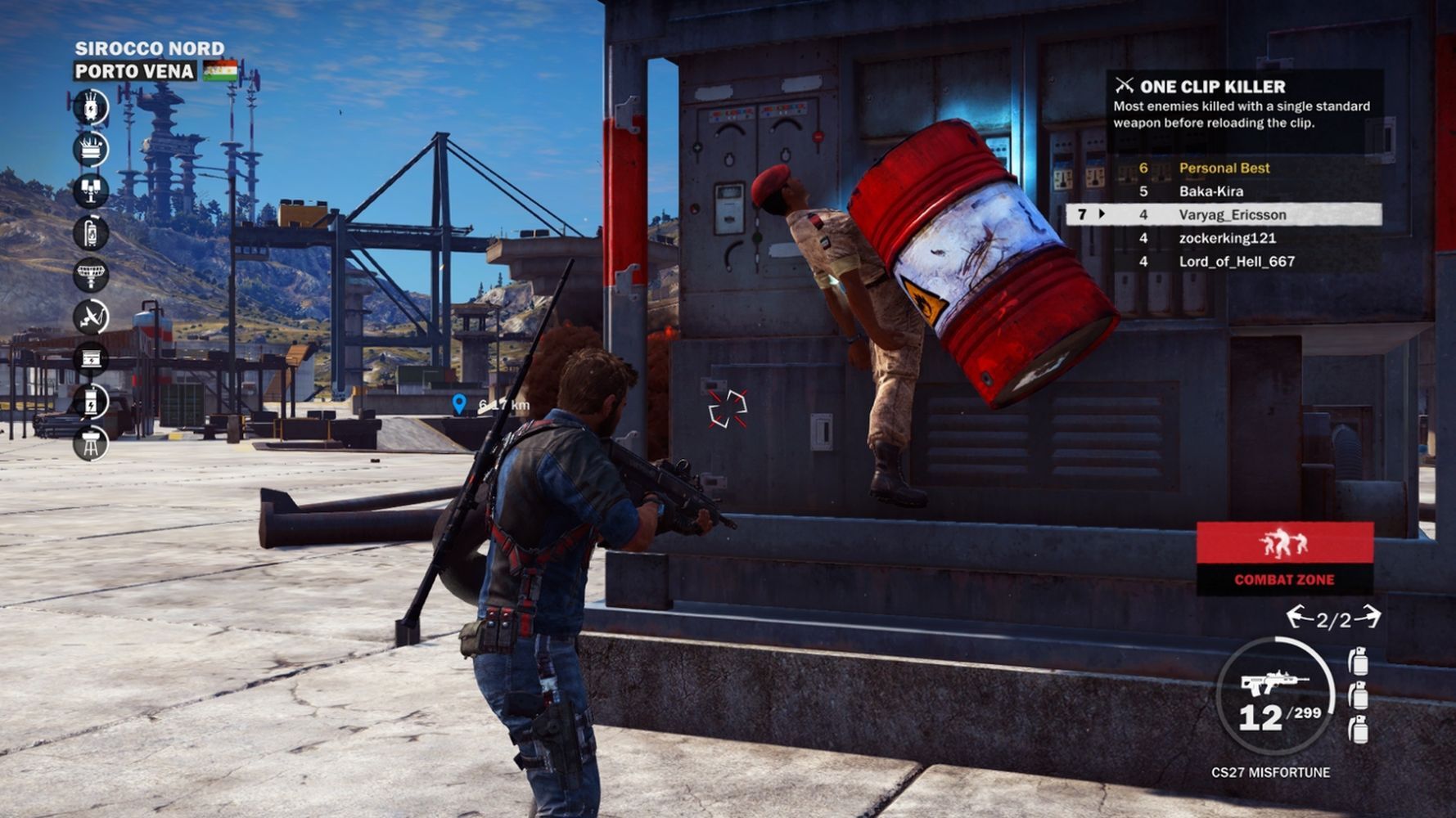This screenshot has height=818, width=1456.
Task: Select Lord_of_Hell_667 leaderboard entry
Action: click(x=1236, y=262)
